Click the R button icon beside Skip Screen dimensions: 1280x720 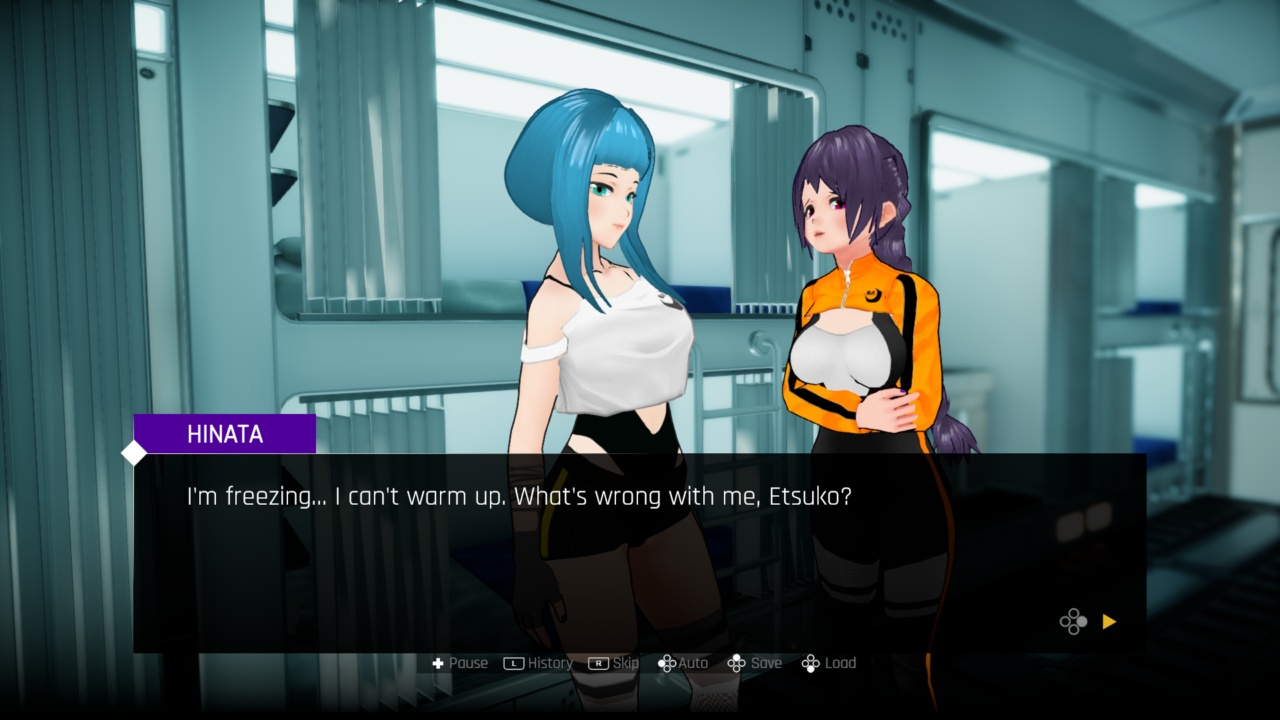click(x=596, y=662)
